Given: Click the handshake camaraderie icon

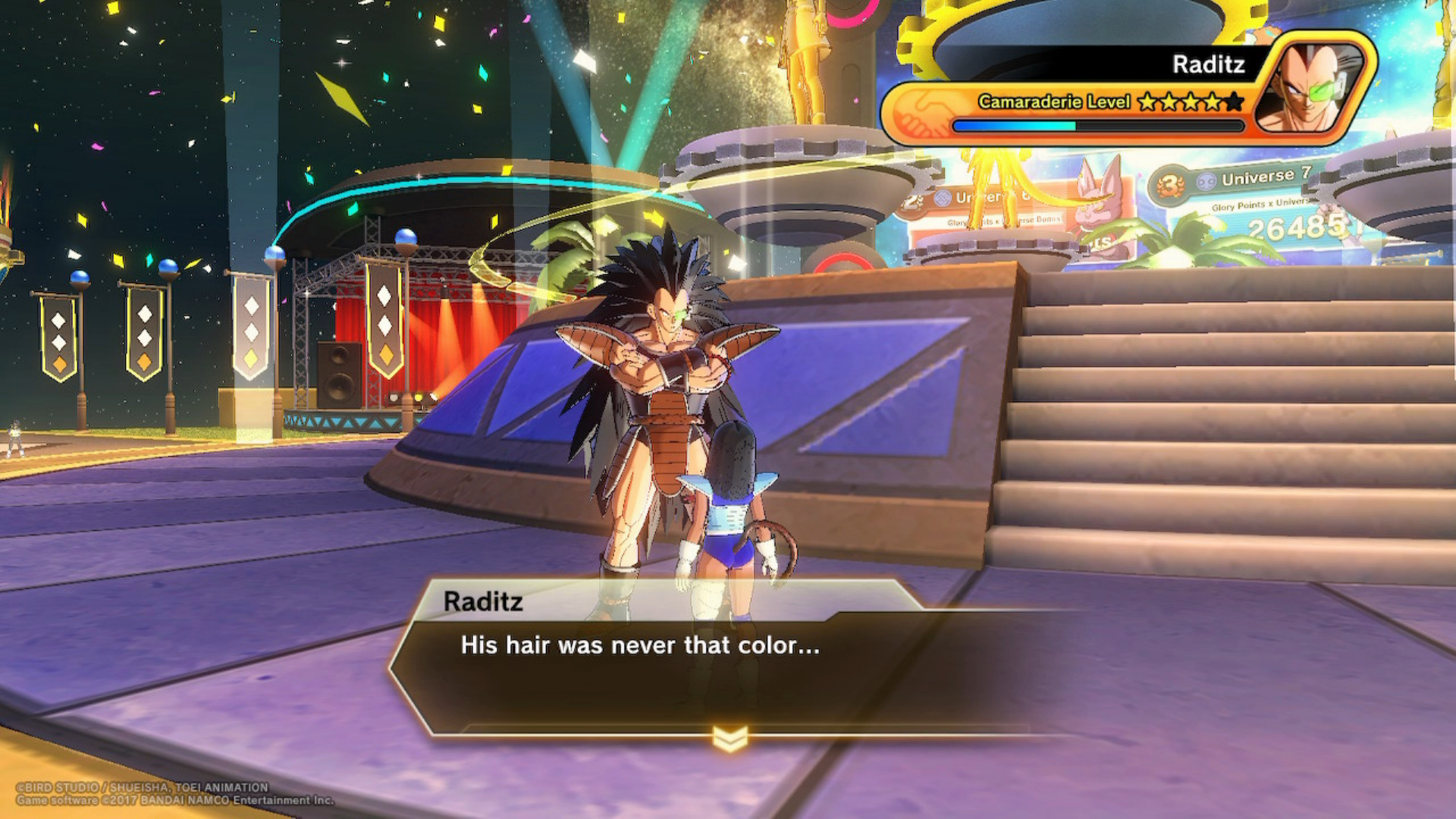Looking at the screenshot, I should point(920,112).
